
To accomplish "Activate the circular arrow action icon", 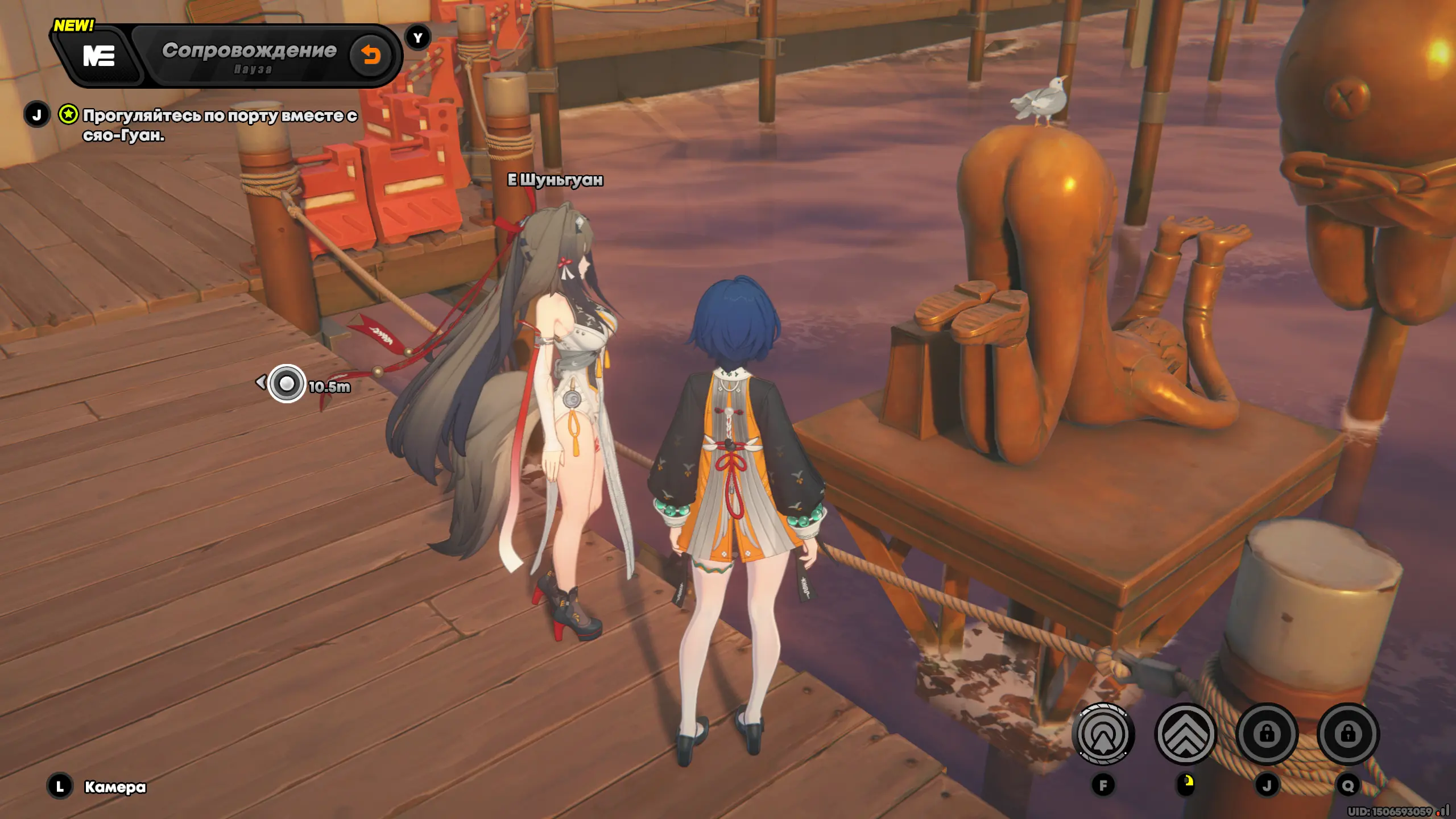I will click(1103, 734).
